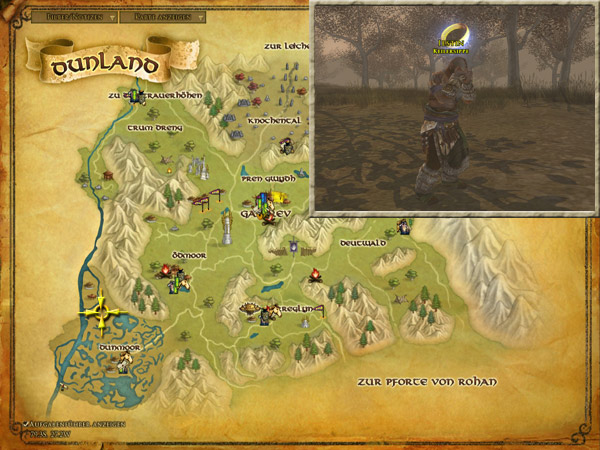
Task: Select the Zur Pforte von Rohan link
Action: point(426,382)
